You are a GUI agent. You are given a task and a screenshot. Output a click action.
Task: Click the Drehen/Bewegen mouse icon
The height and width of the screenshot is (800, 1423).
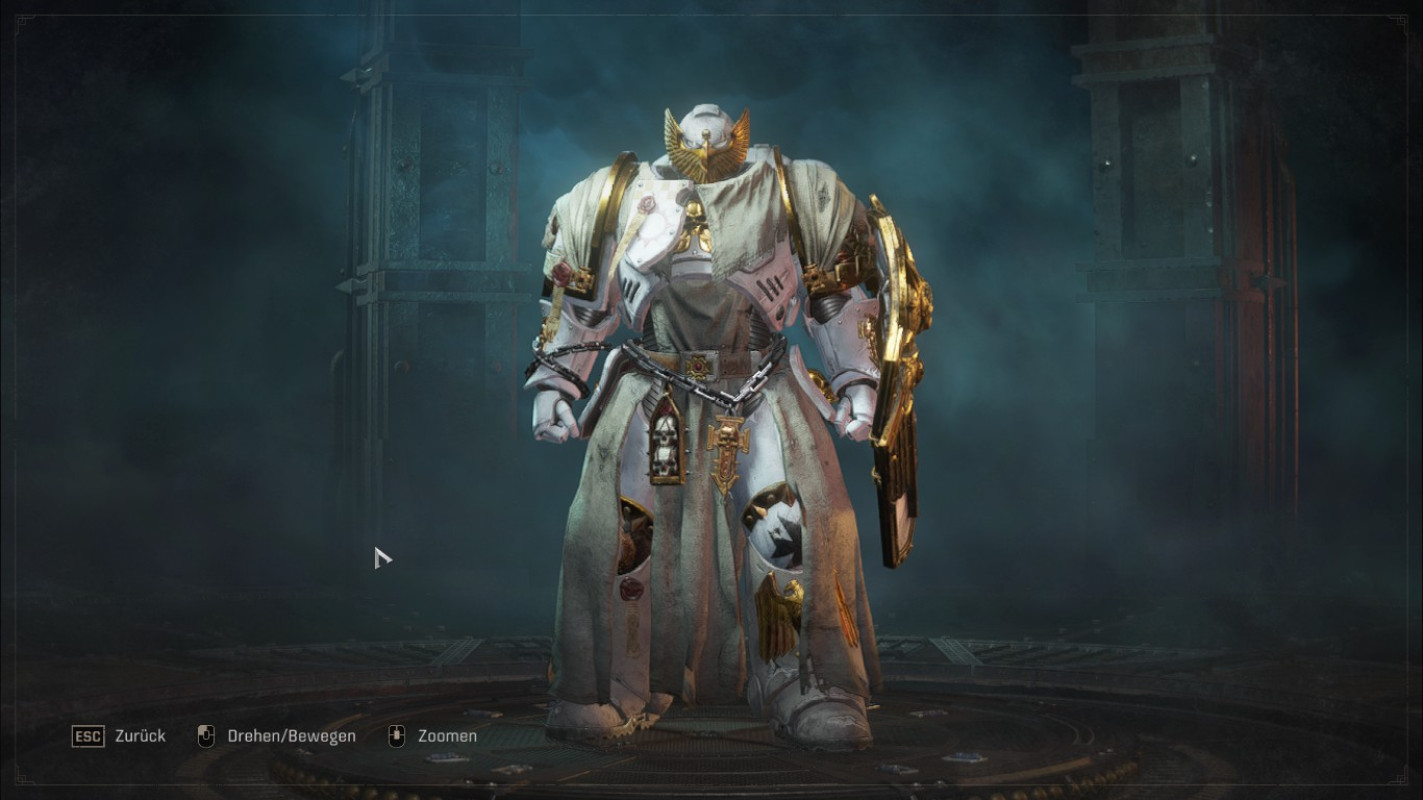tap(209, 735)
